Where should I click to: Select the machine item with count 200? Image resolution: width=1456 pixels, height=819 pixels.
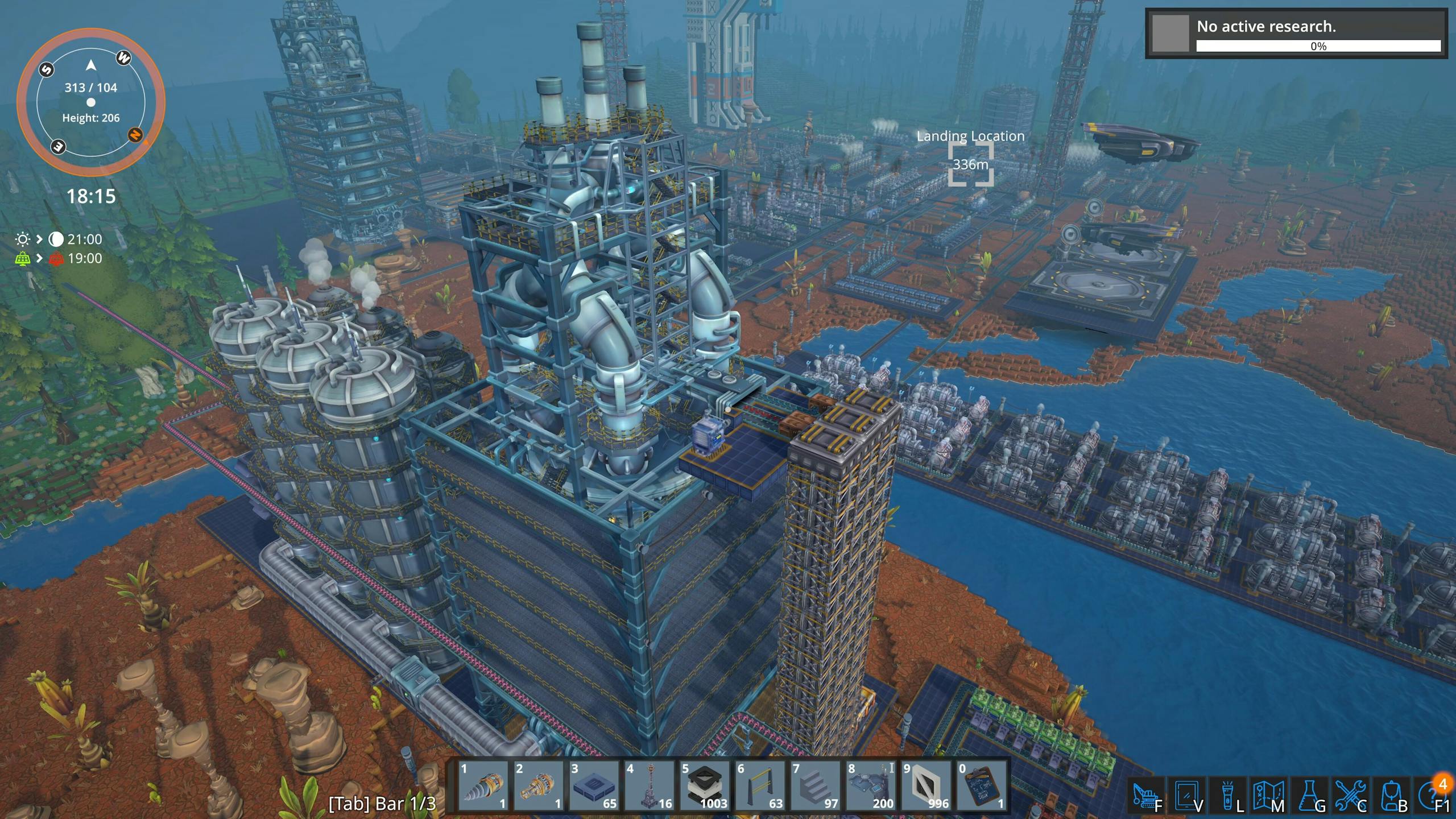[x=871, y=786]
